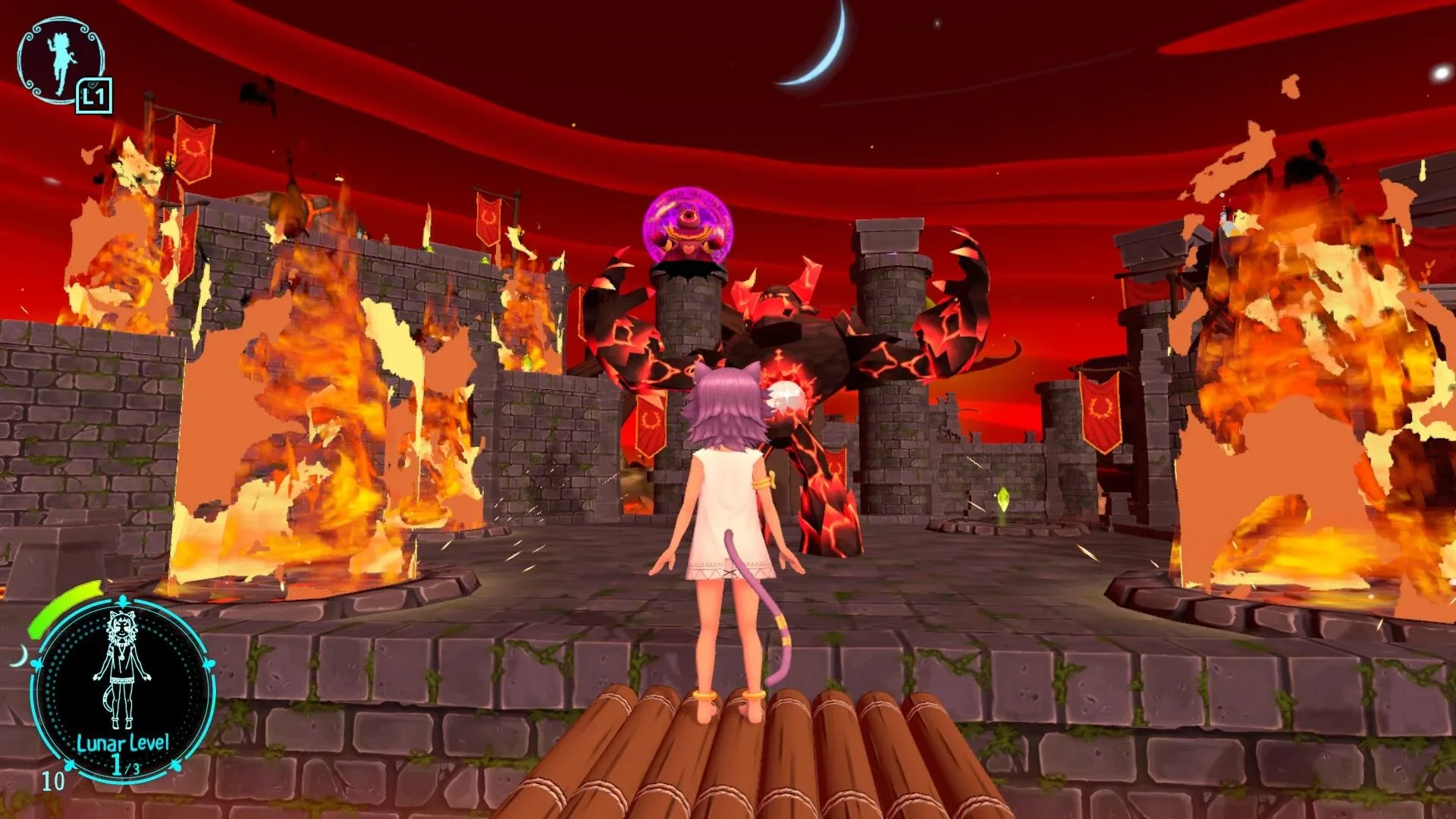Click the top diamond marker on the gauge
Screen dimensions: 1456x819
coord(122,599)
